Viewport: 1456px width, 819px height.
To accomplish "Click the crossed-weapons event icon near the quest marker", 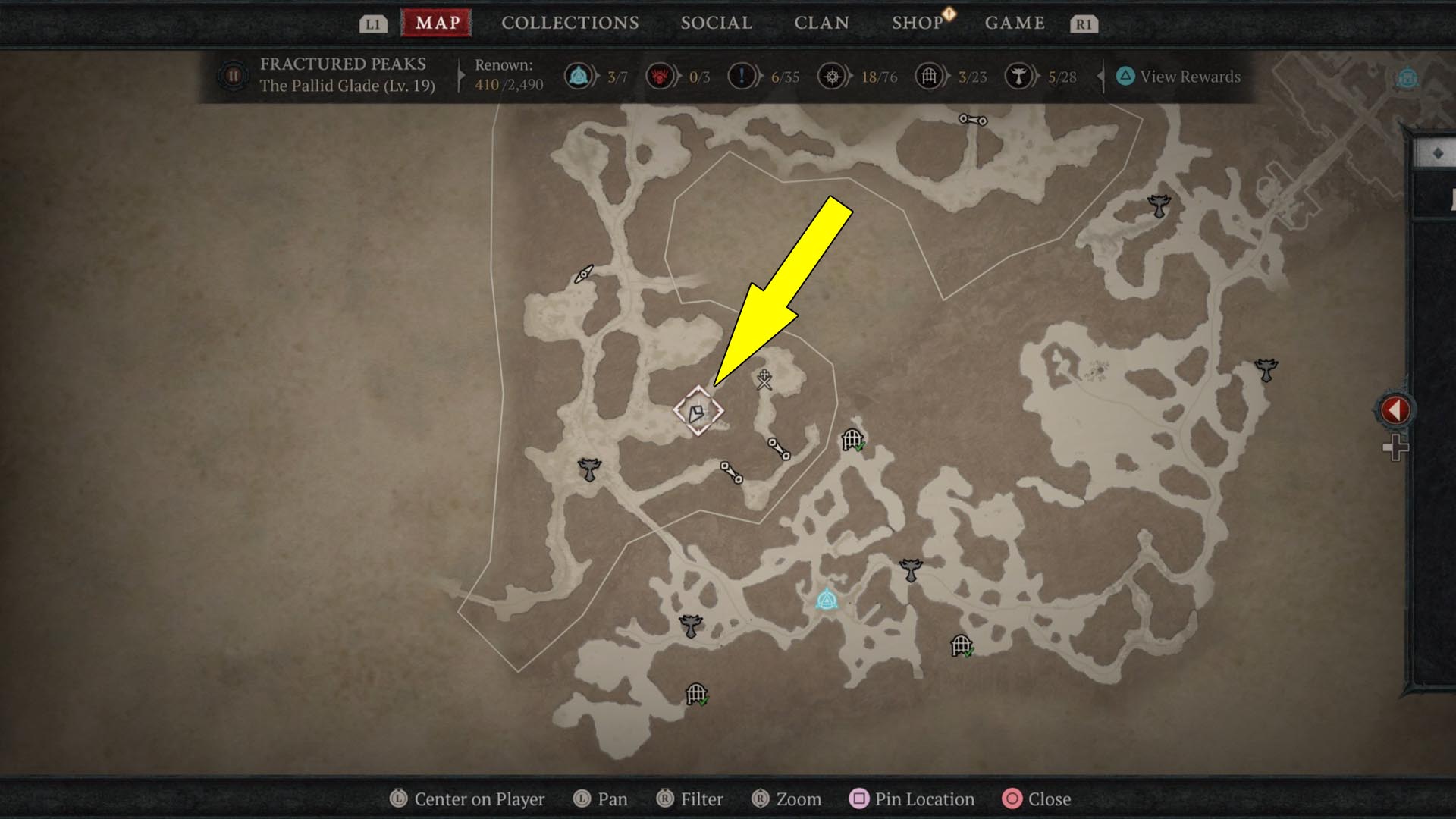I will 763,378.
